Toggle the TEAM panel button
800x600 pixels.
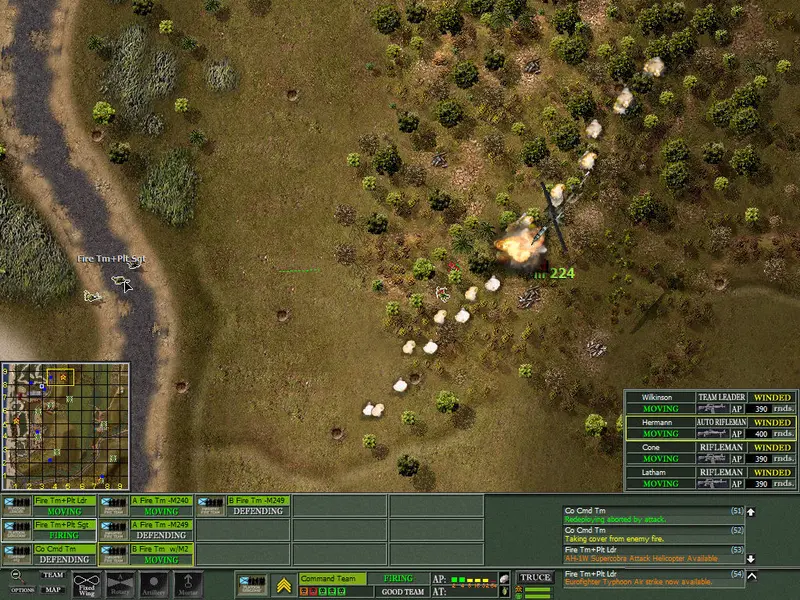tap(52, 575)
